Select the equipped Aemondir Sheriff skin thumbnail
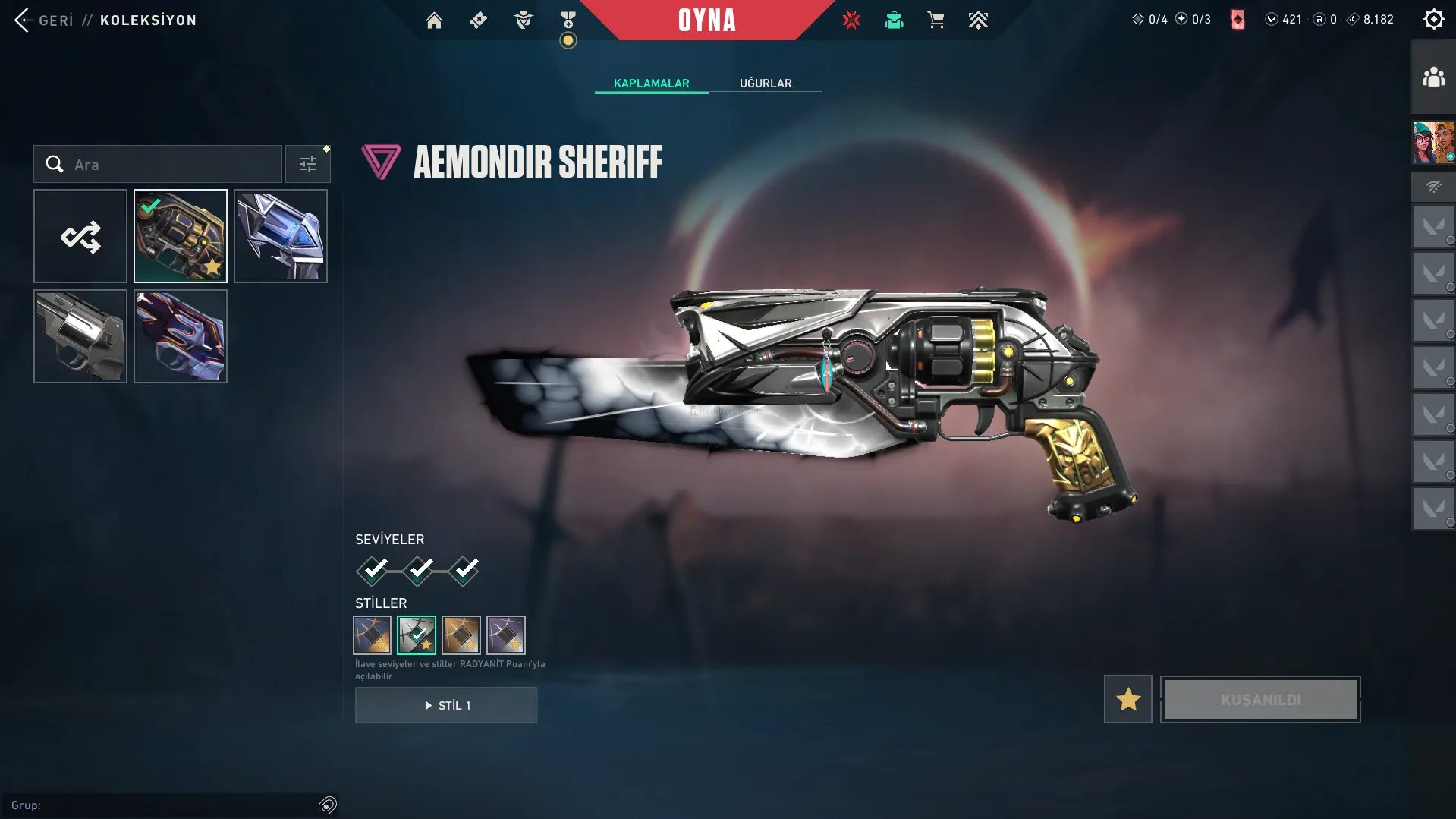This screenshot has width=1456, height=819. [181, 236]
